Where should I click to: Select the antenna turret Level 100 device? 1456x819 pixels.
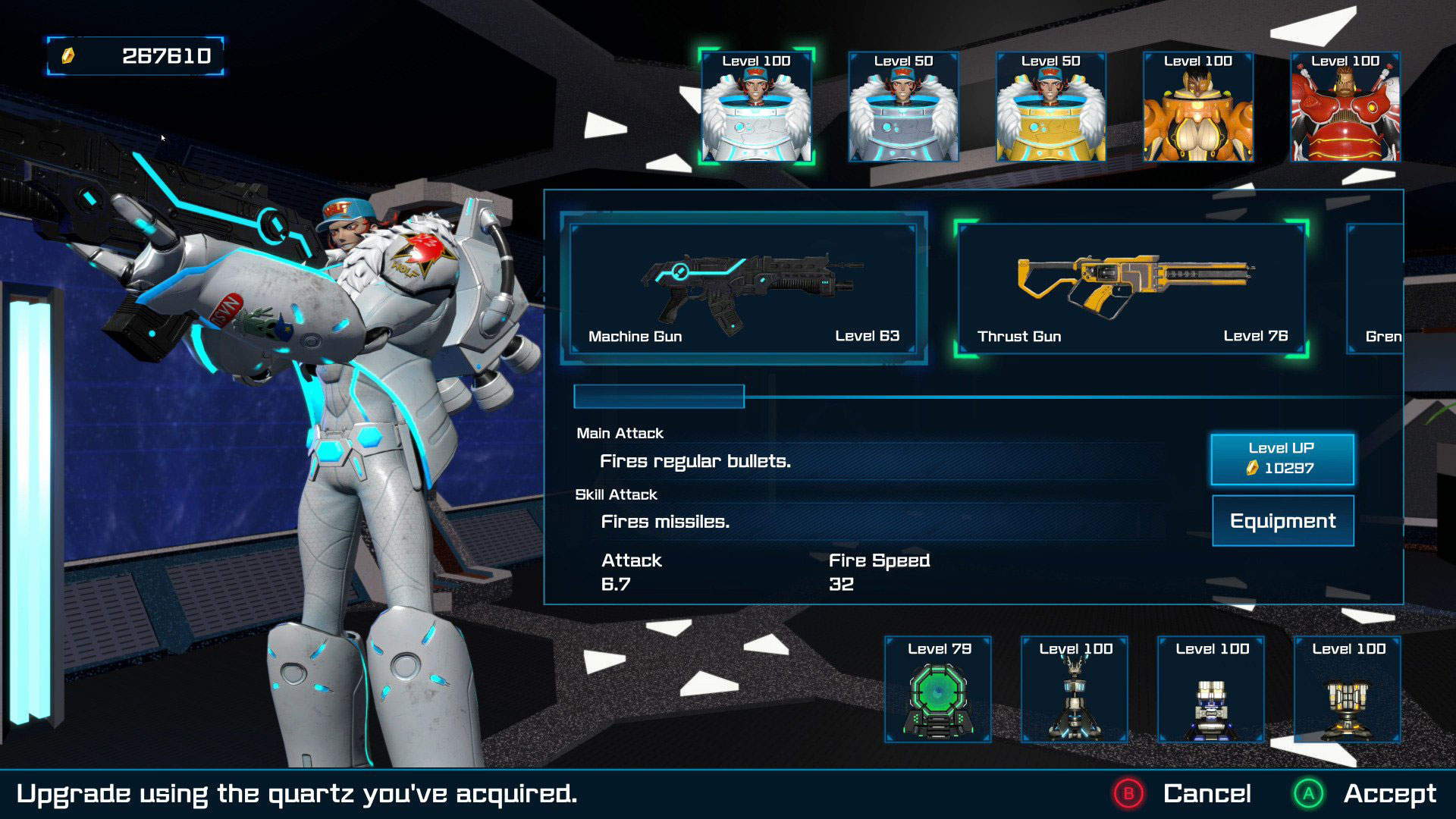1075,689
